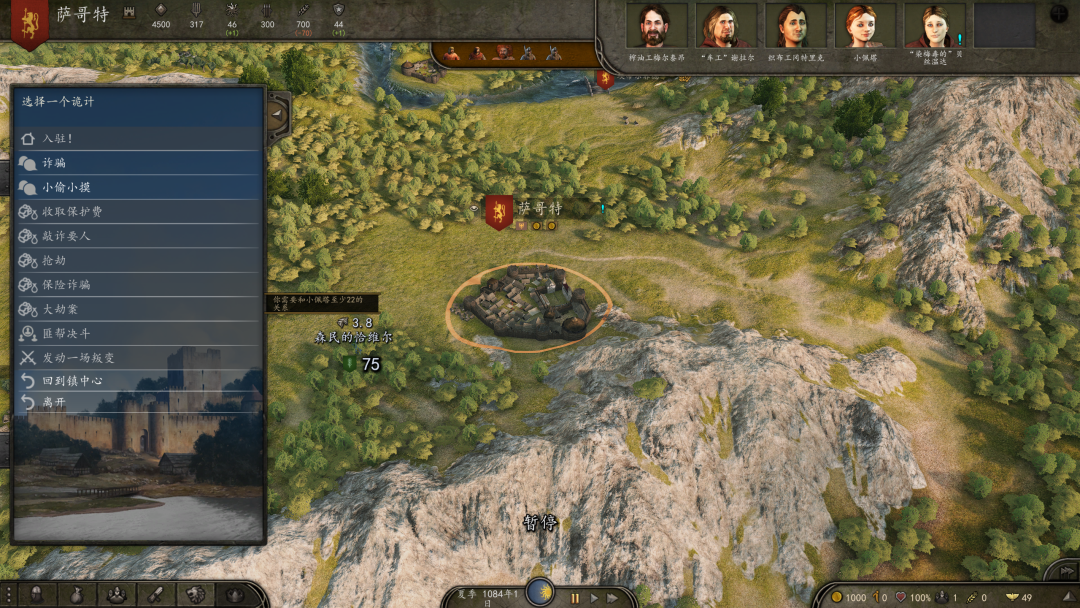
Task: Click the pause button on the time controls
Action: (575, 598)
